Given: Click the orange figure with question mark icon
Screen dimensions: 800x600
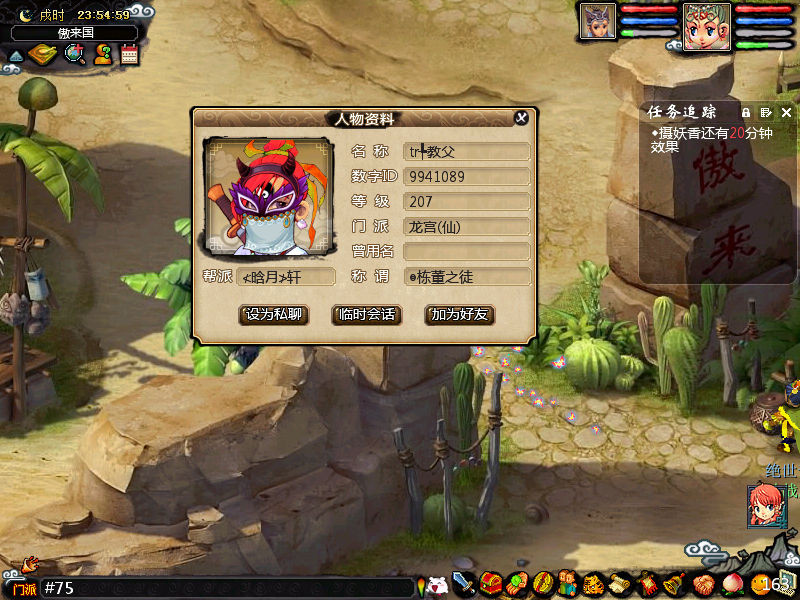Looking at the screenshot, I should (102, 54).
